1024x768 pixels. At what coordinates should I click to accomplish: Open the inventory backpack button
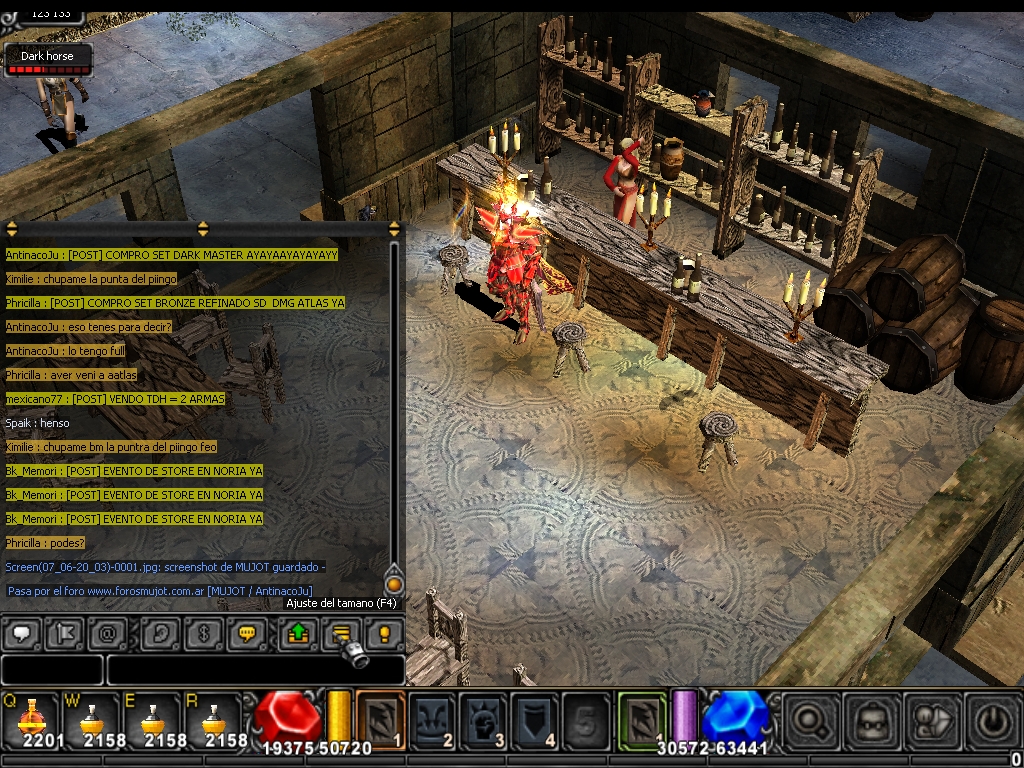click(x=870, y=720)
